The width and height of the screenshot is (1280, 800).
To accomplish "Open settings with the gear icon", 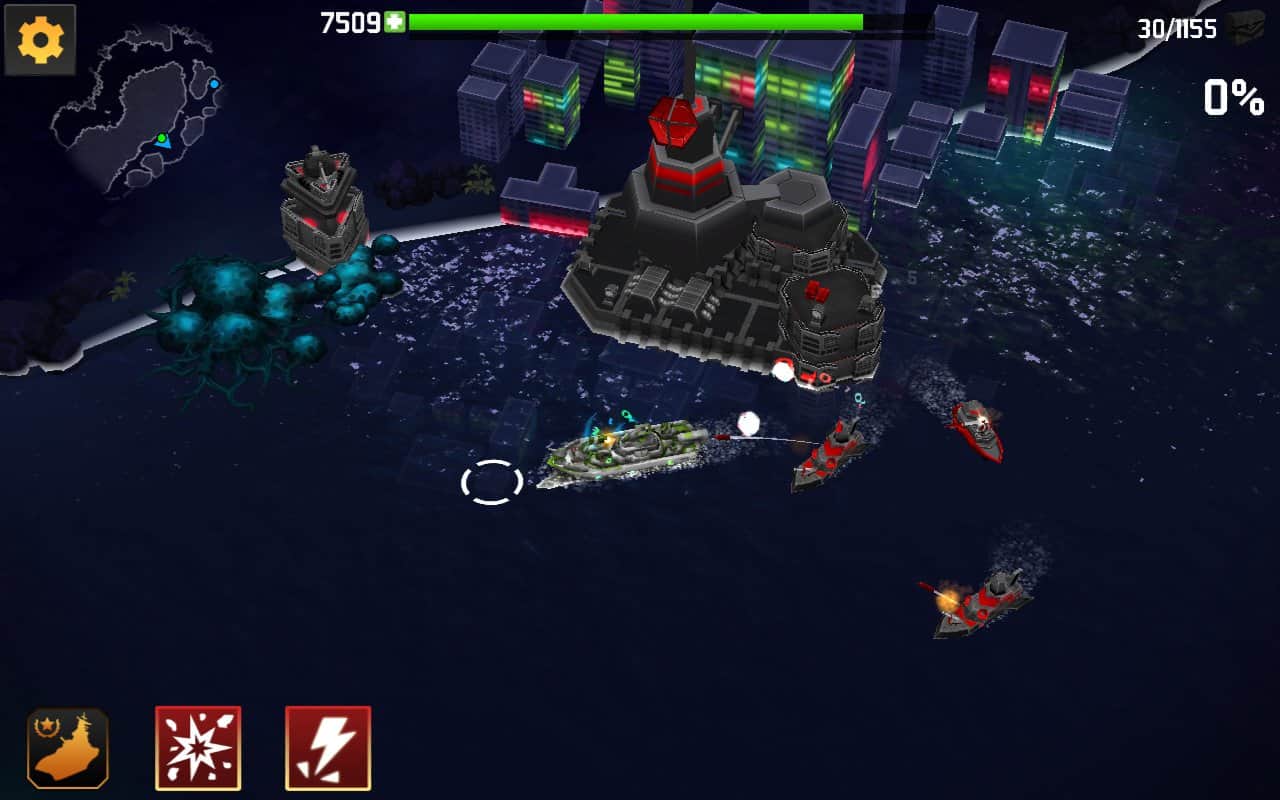I will [x=40, y=40].
